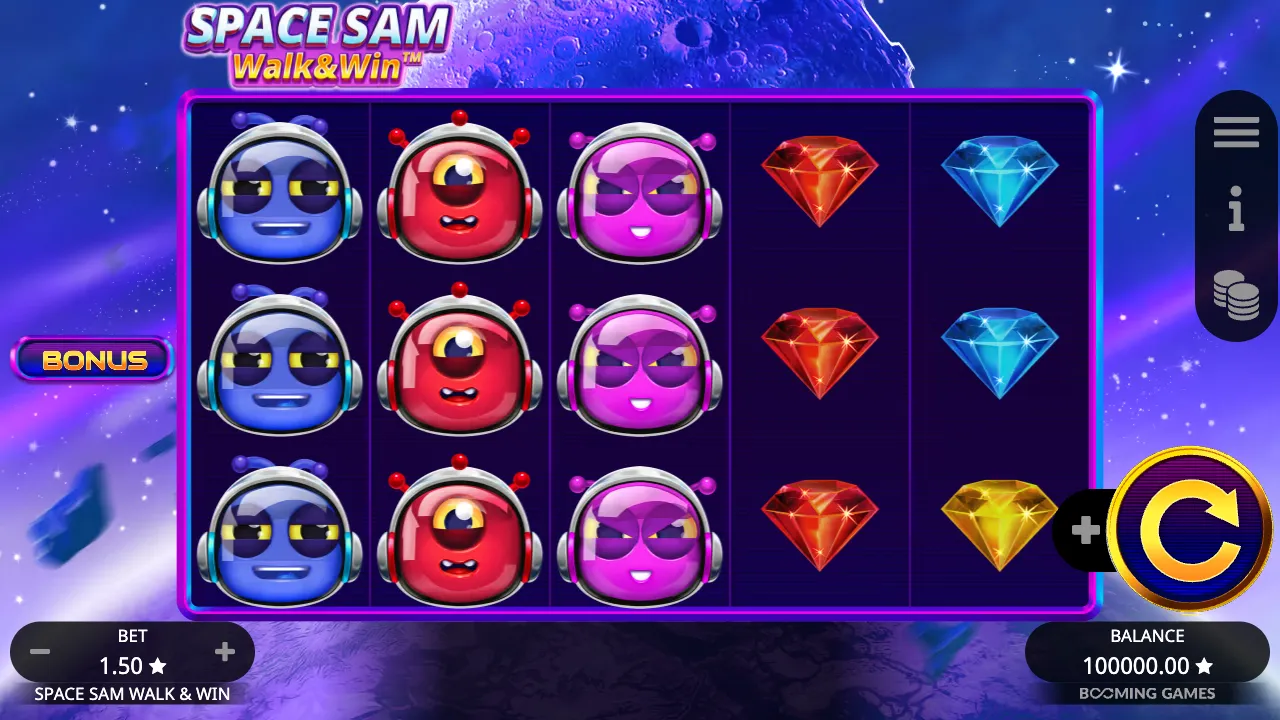Click the SPACE SAM WALK & WIN label

(130, 693)
